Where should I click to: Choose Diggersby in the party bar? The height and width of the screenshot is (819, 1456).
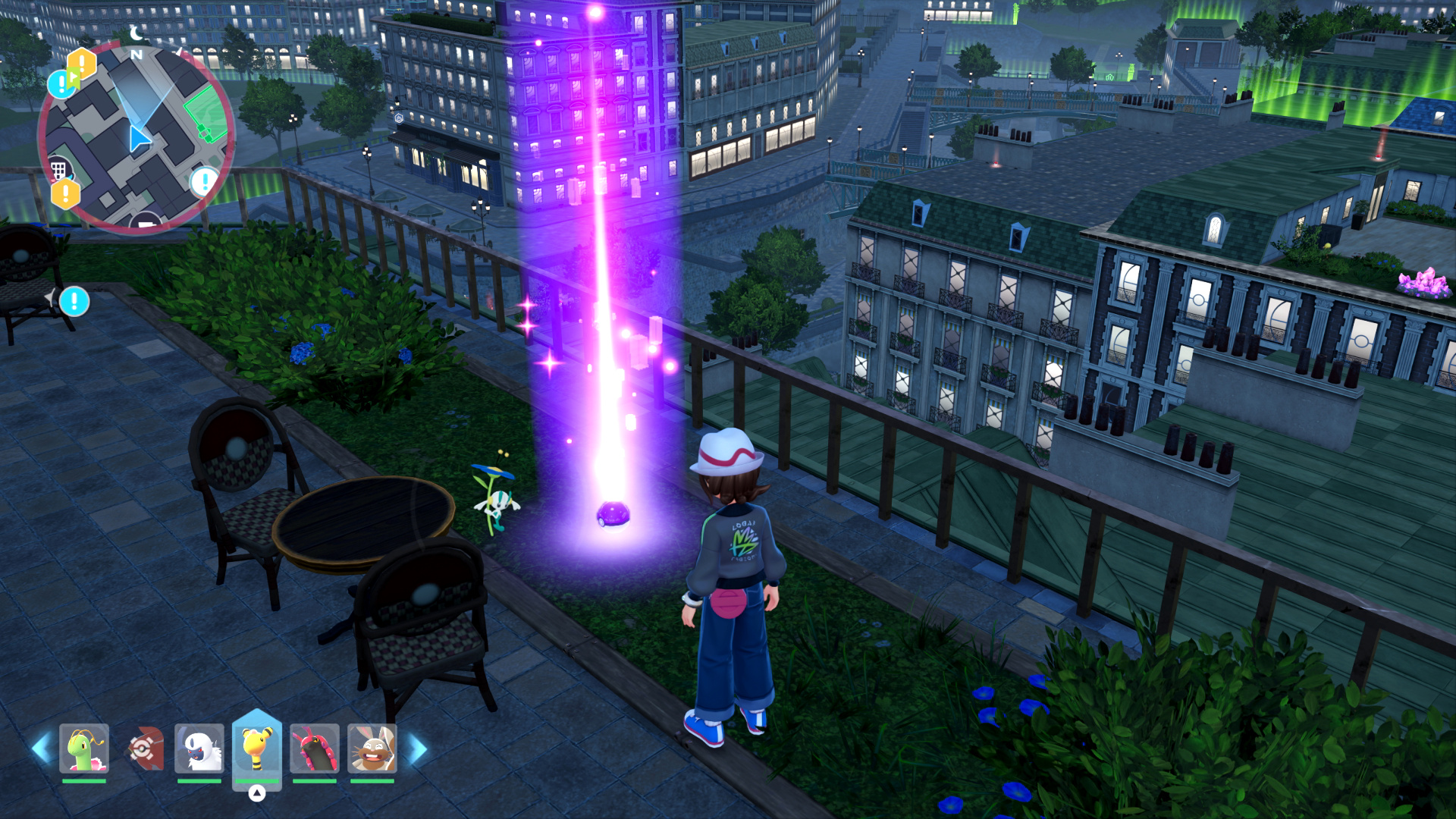372,748
